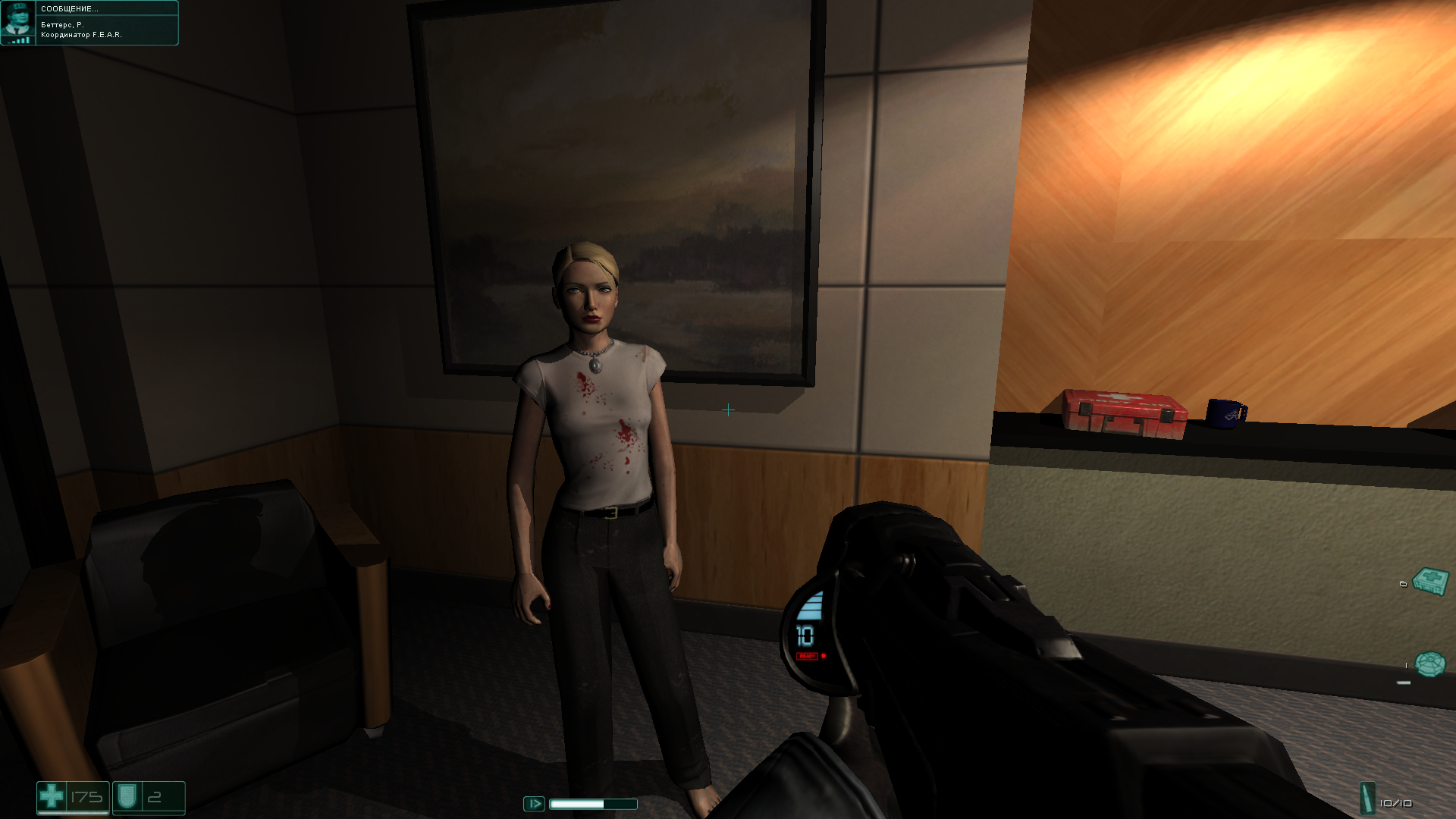
Task: Click the Betters message portrait
Action: click(17, 22)
